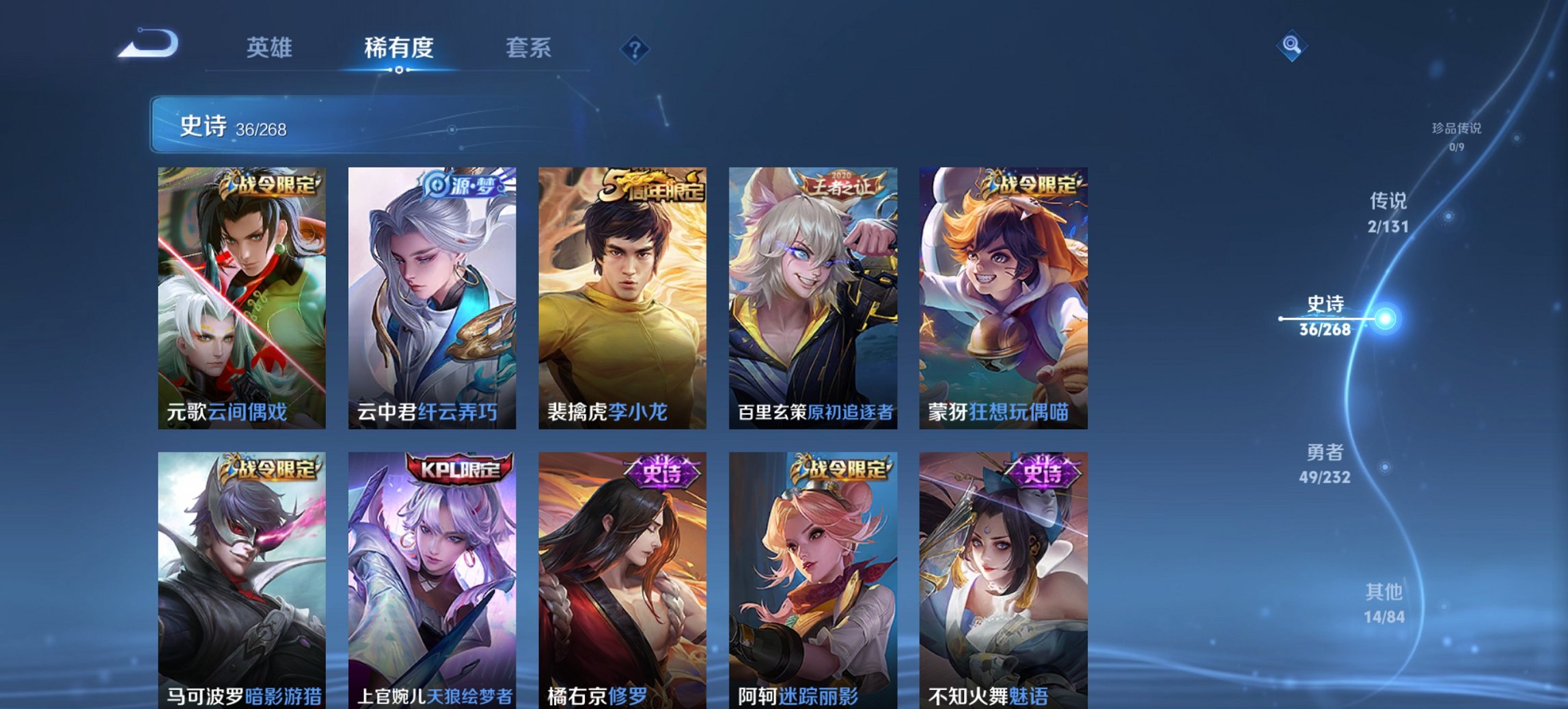Image resolution: width=1568 pixels, height=709 pixels.
Task: Click the question mark help icon
Action: click(634, 48)
